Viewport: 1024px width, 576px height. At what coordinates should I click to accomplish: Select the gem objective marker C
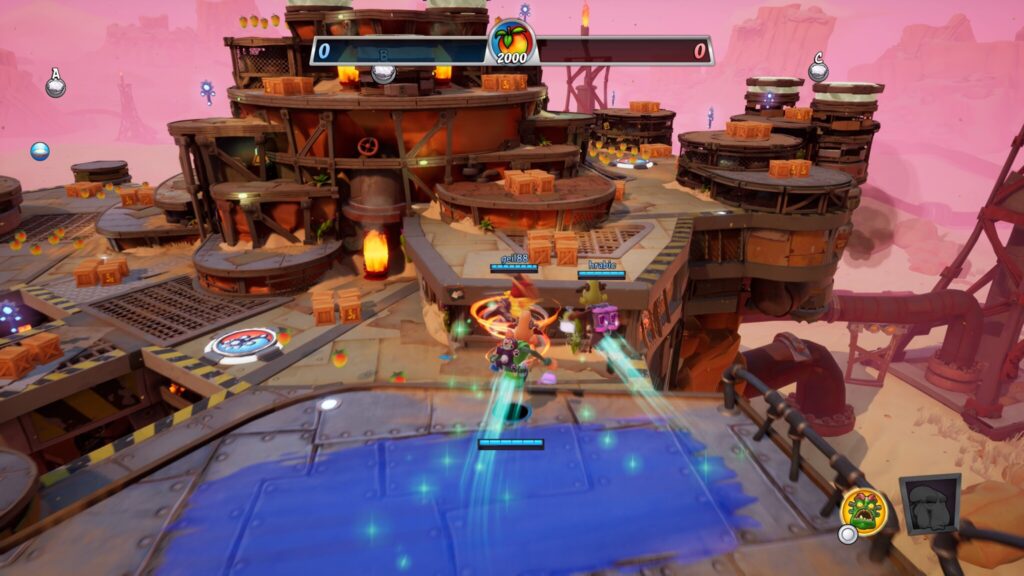[818, 69]
